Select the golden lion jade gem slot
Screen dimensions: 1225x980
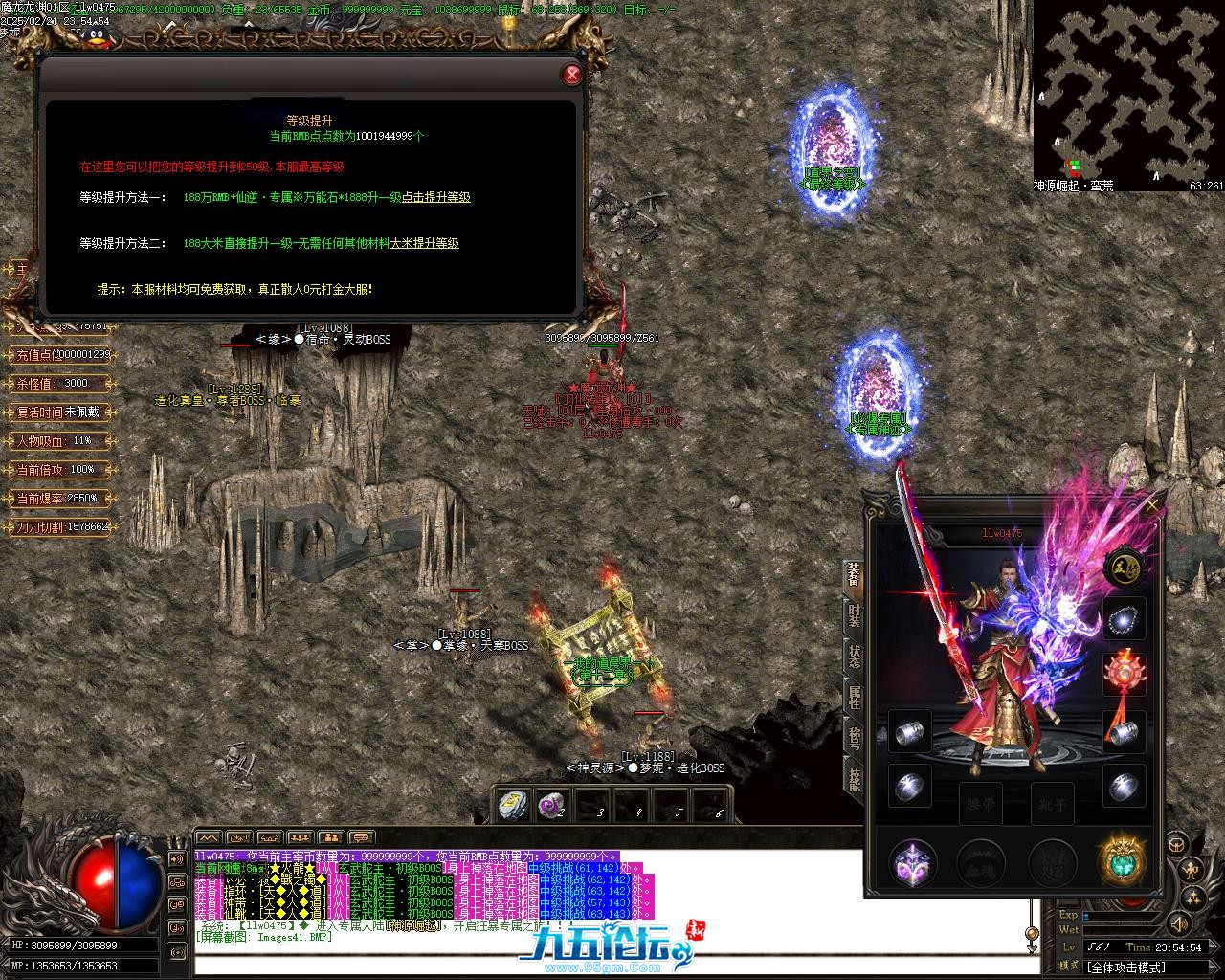[1122, 861]
